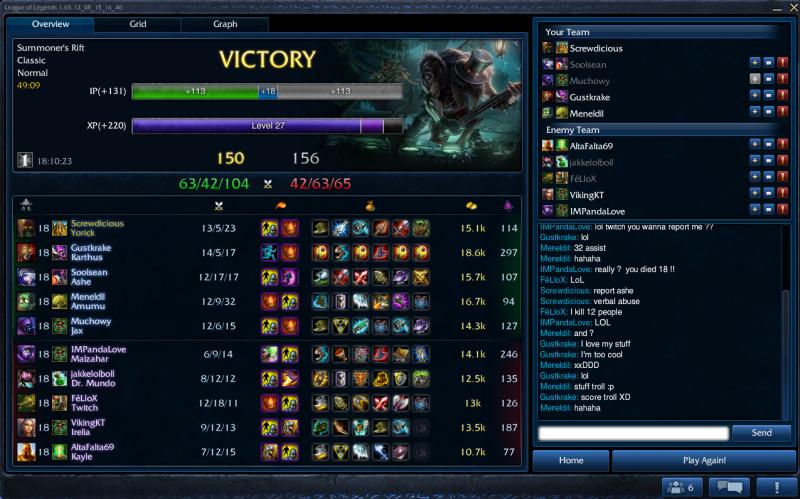
Task: Open the chat bubbles panel
Action: pos(729,487)
